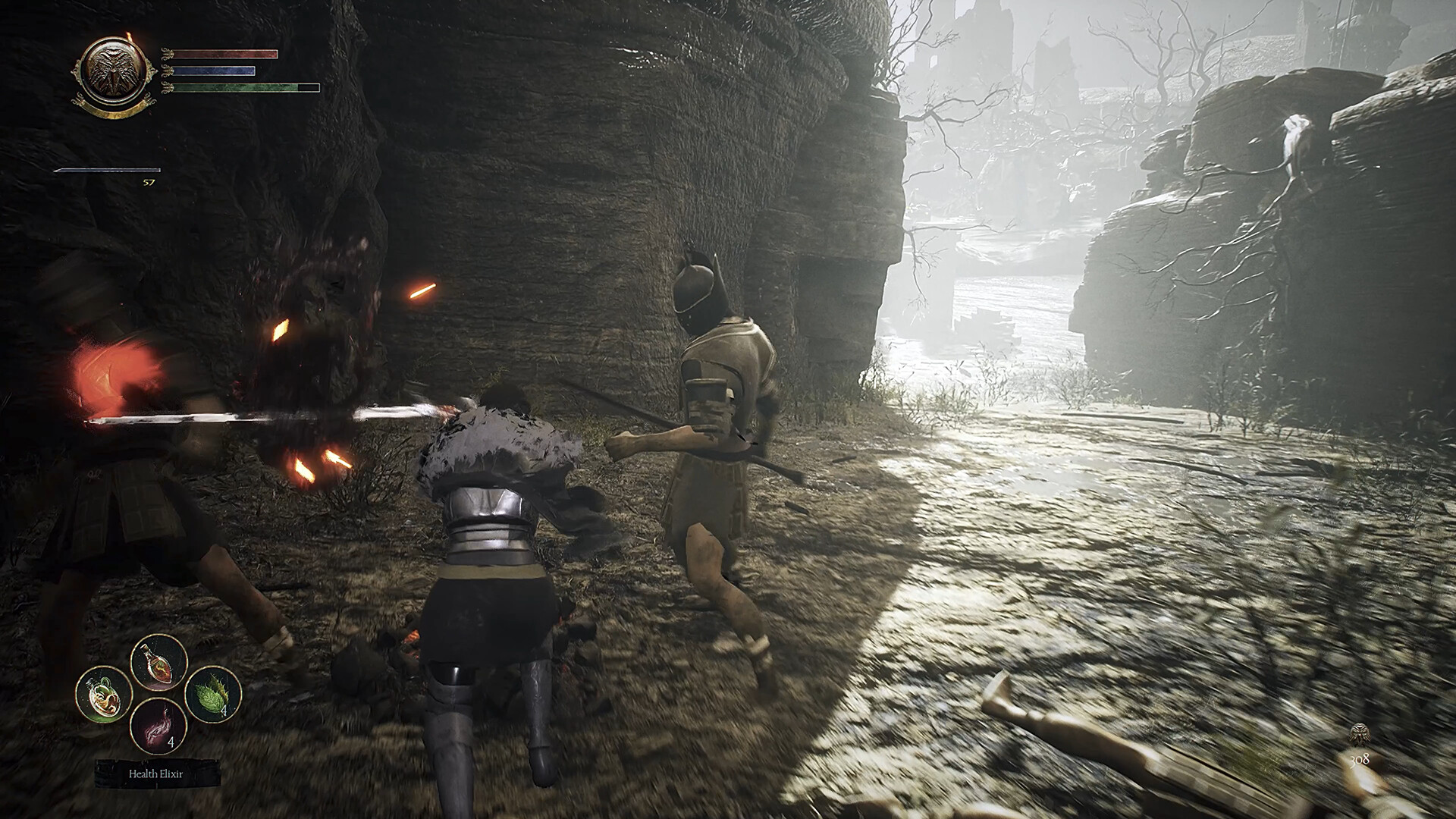Click the Health Elixir name plate
This screenshot has height=819, width=1456.
click(156, 774)
